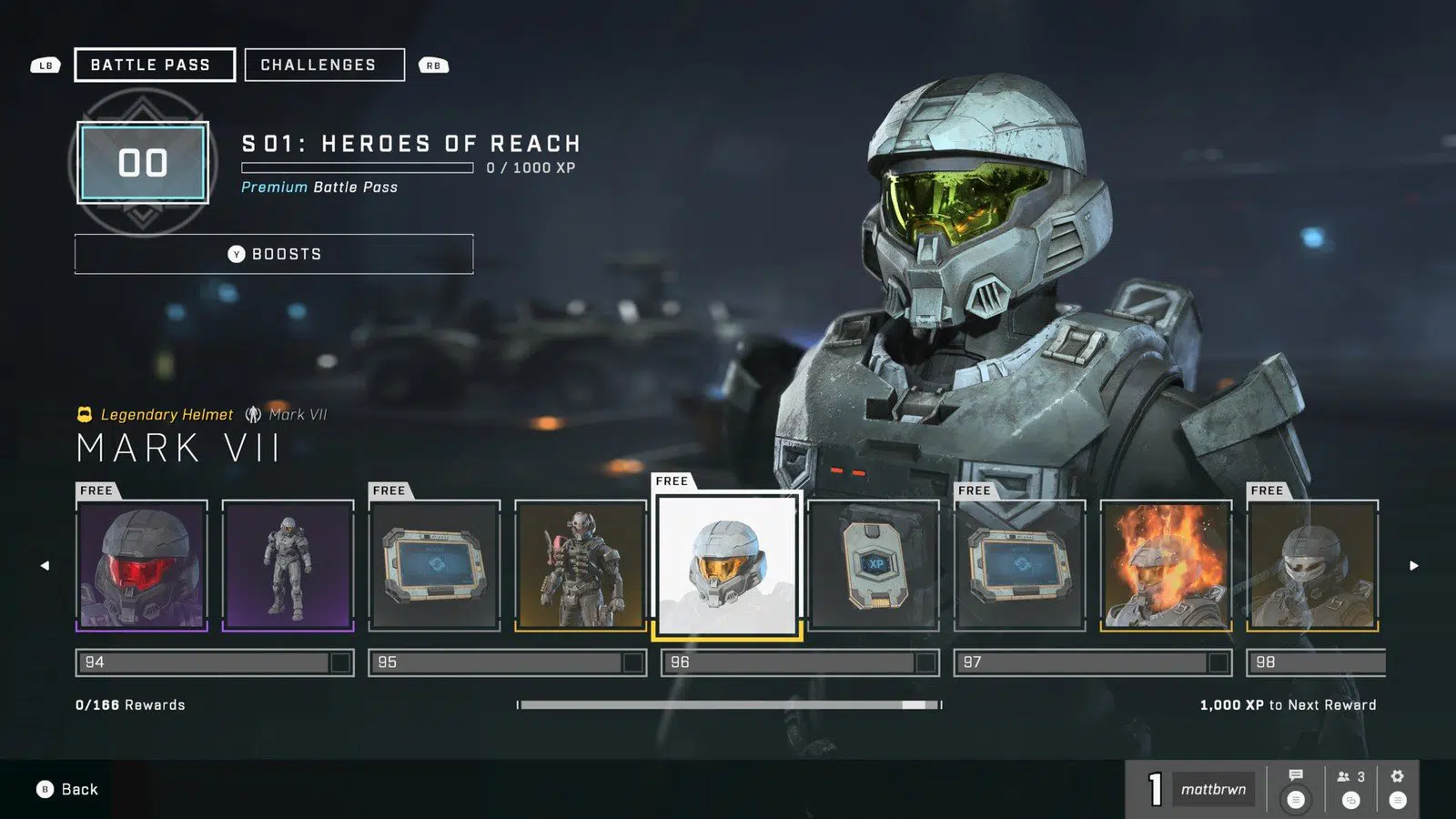Viewport: 1456px width, 819px height.
Task: Switch to the Challenges tab
Action: [x=324, y=65]
